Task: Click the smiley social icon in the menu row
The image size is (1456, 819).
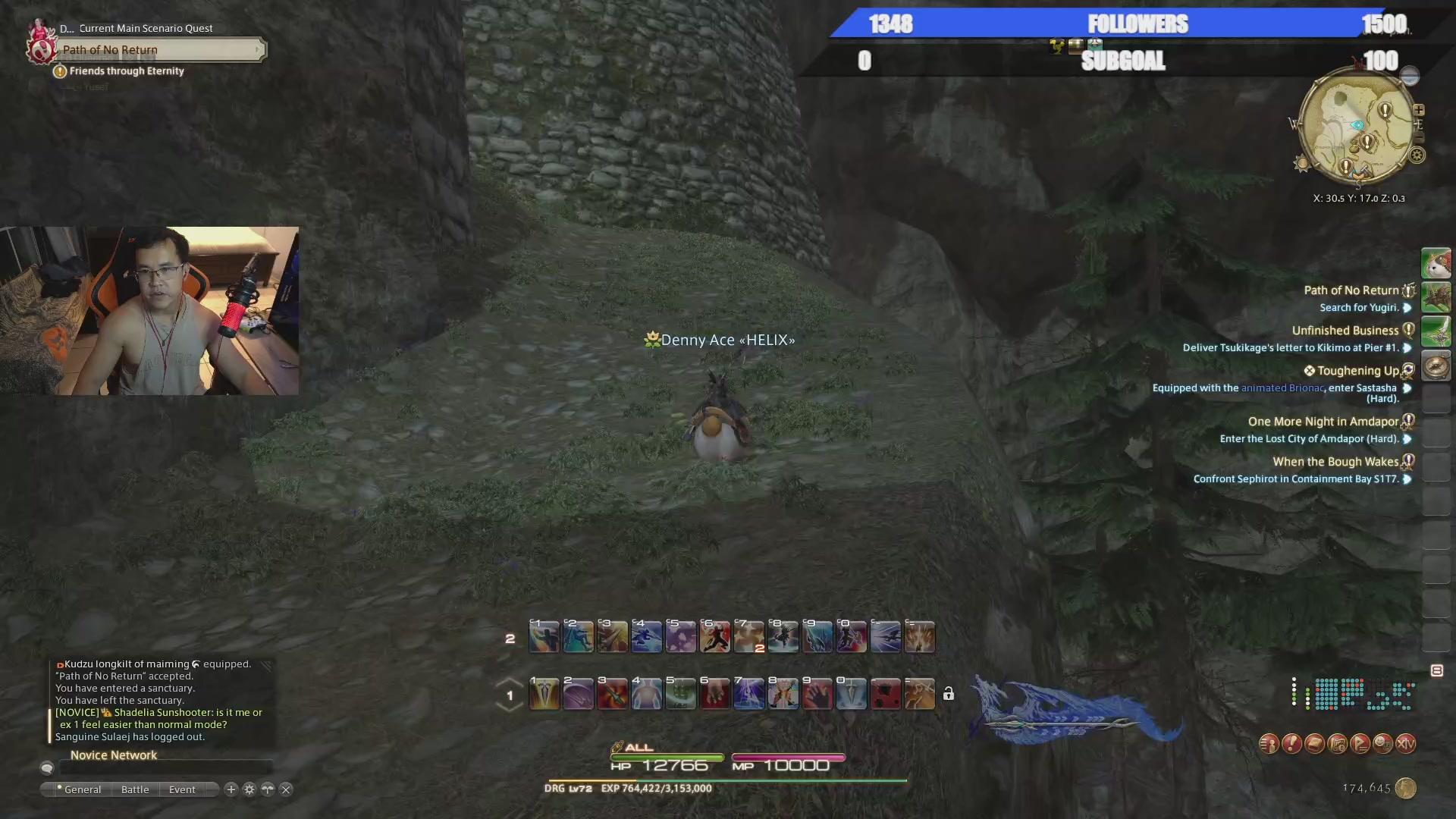Action: 1382,744
